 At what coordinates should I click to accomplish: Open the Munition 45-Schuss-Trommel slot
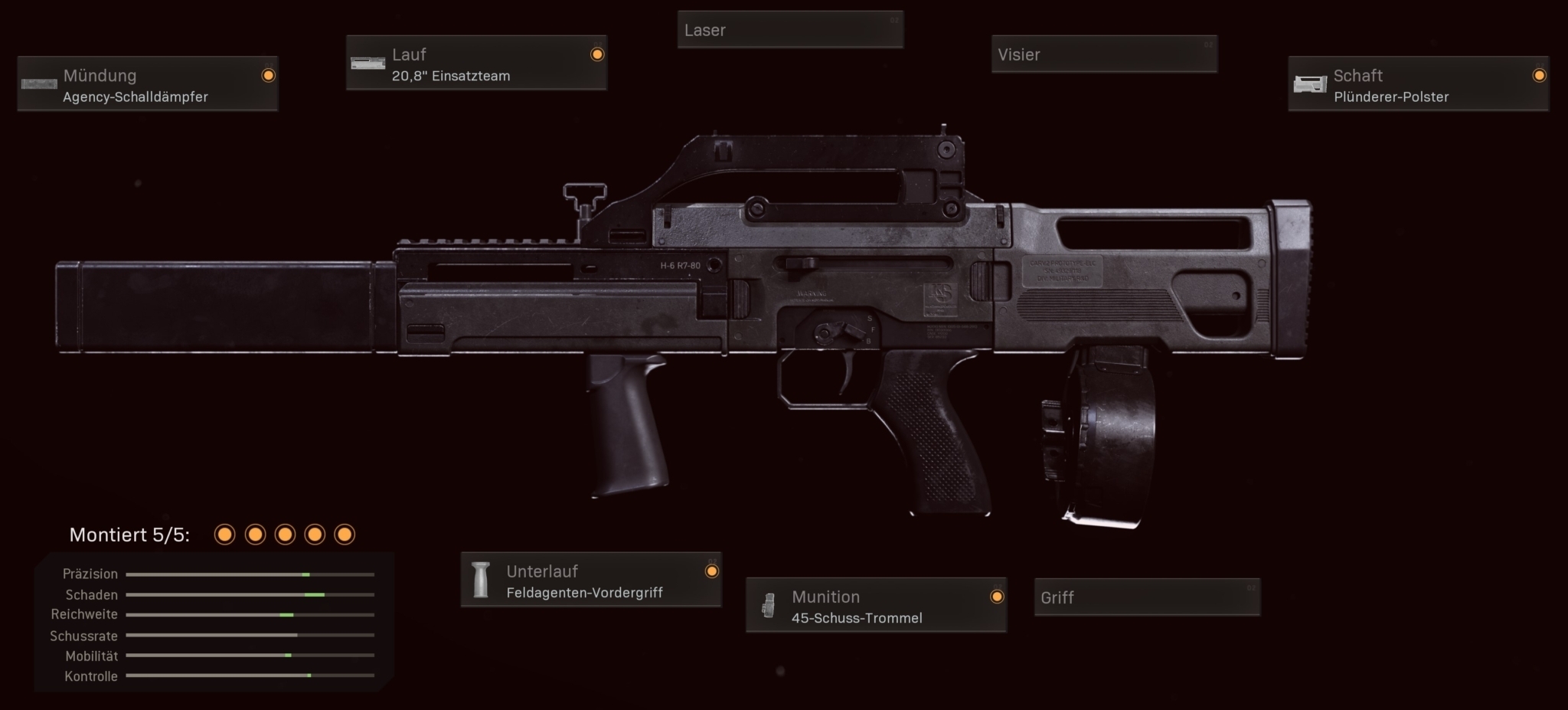pos(876,606)
